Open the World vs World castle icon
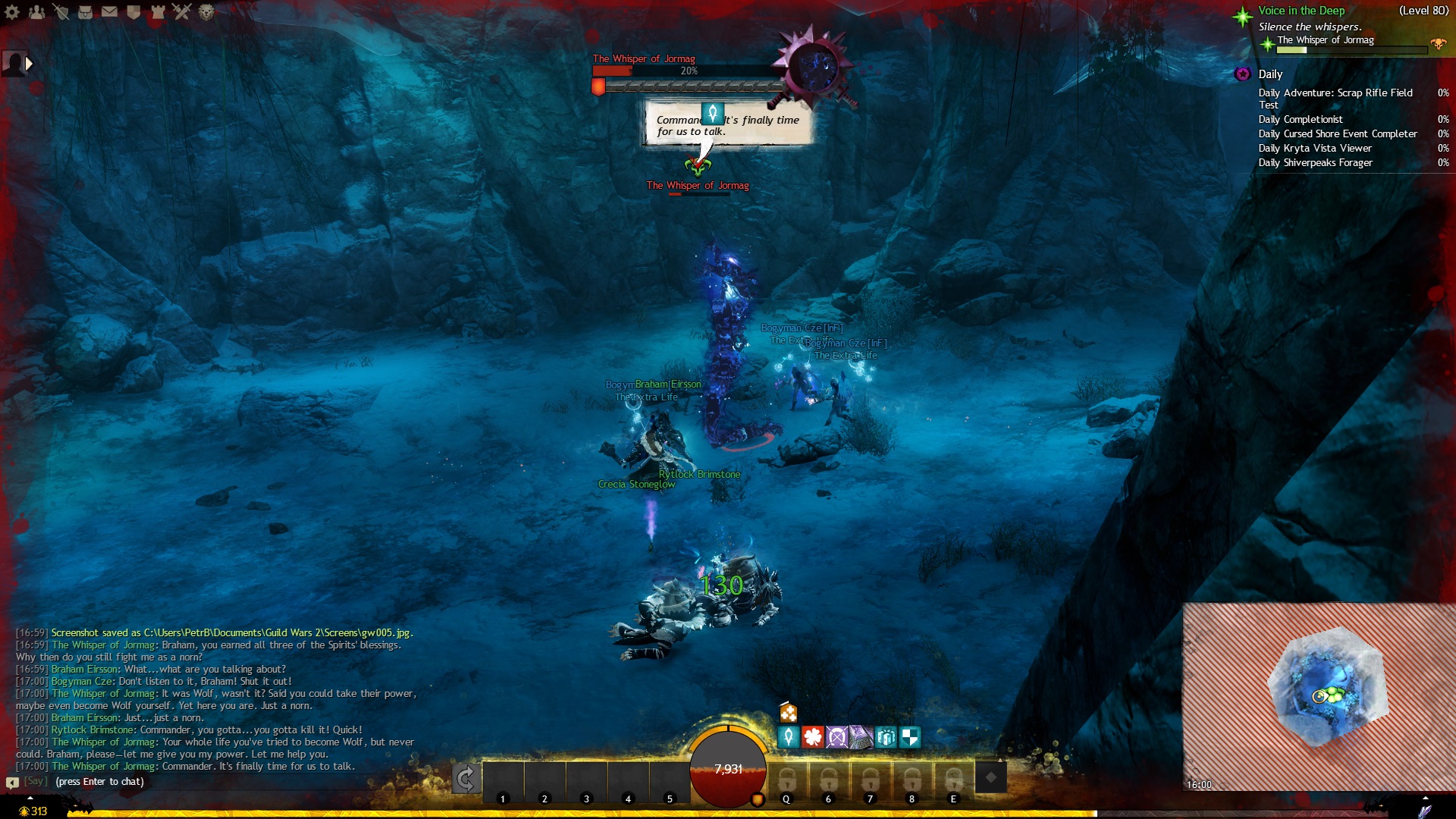This screenshot has width=1456, height=819. [x=158, y=11]
